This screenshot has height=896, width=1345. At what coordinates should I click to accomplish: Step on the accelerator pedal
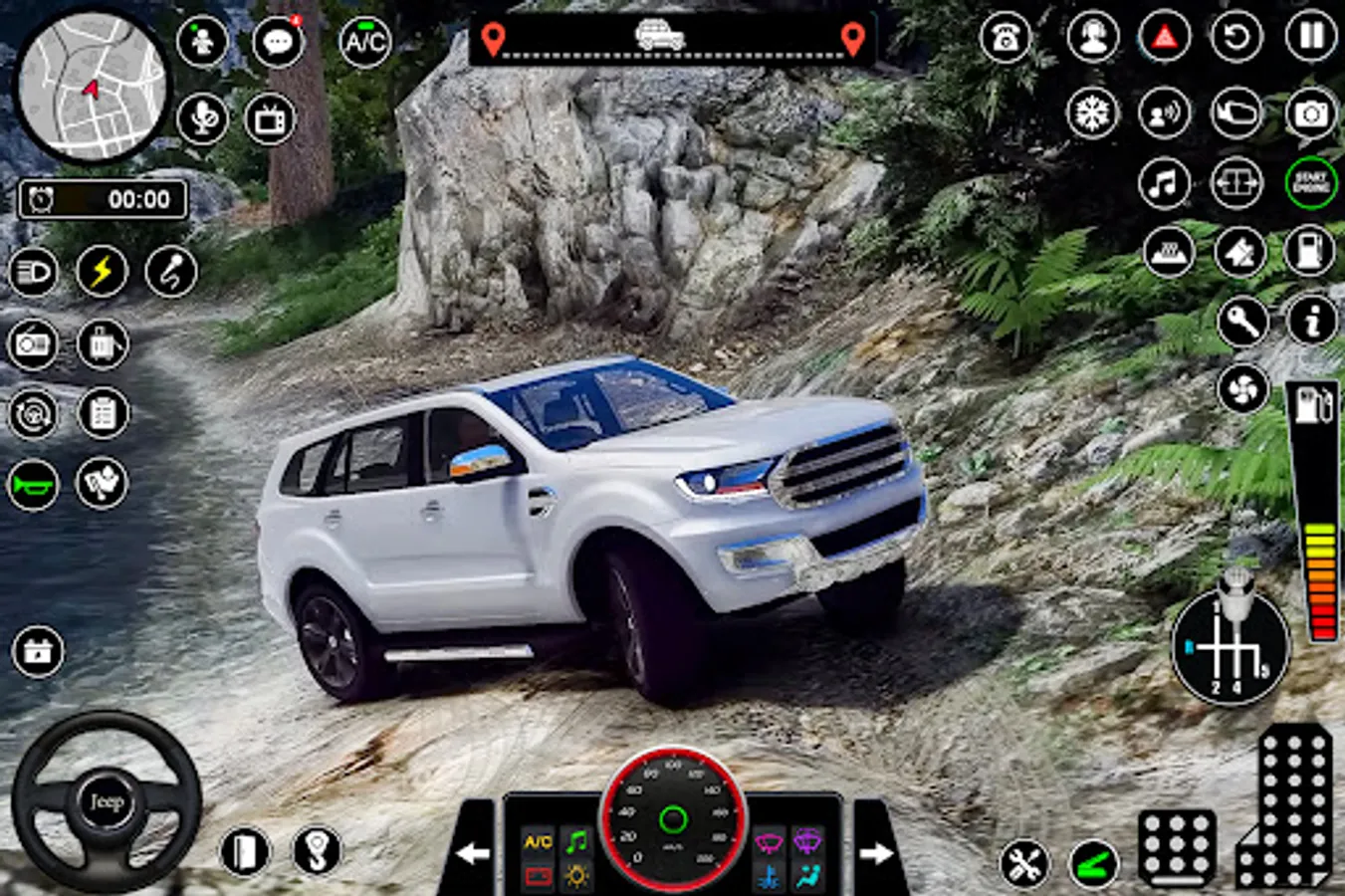pyautogui.click(x=1287, y=806)
